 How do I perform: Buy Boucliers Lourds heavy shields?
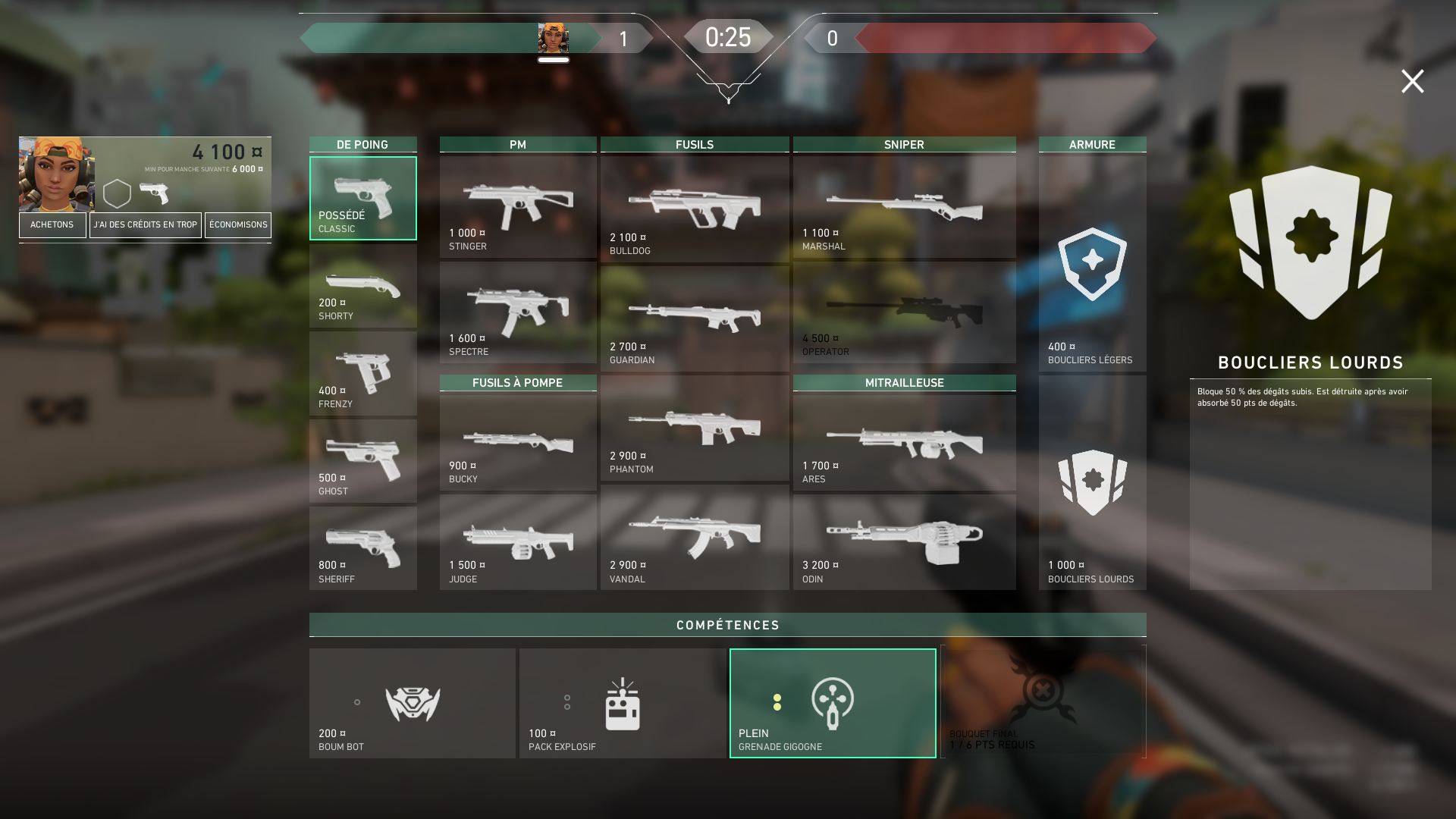pyautogui.click(x=1092, y=483)
